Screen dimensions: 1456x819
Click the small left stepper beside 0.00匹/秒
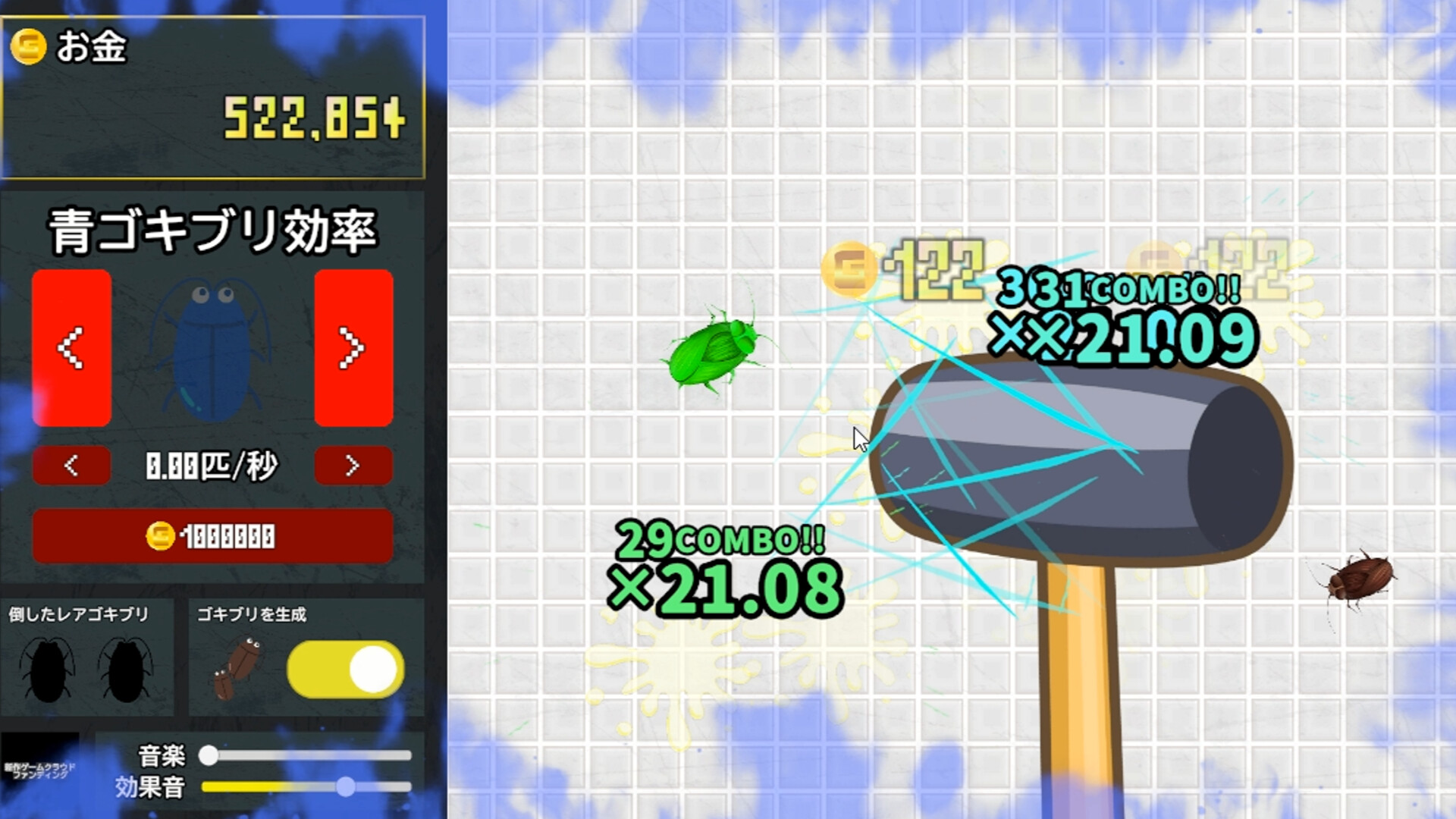pyautogui.click(x=71, y=466)
